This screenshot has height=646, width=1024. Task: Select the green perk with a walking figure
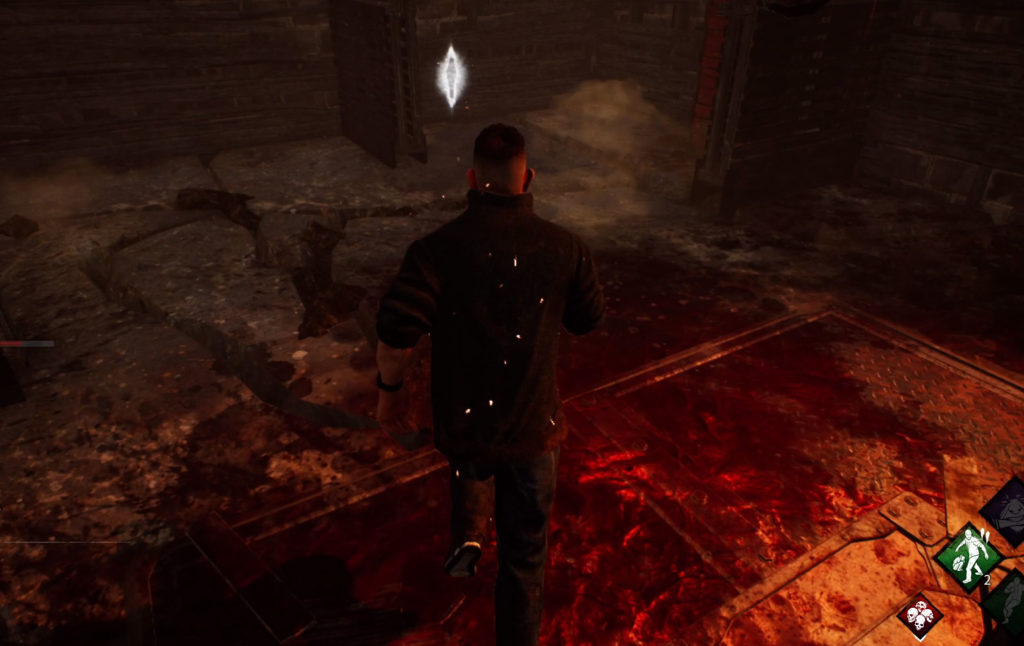968,556
